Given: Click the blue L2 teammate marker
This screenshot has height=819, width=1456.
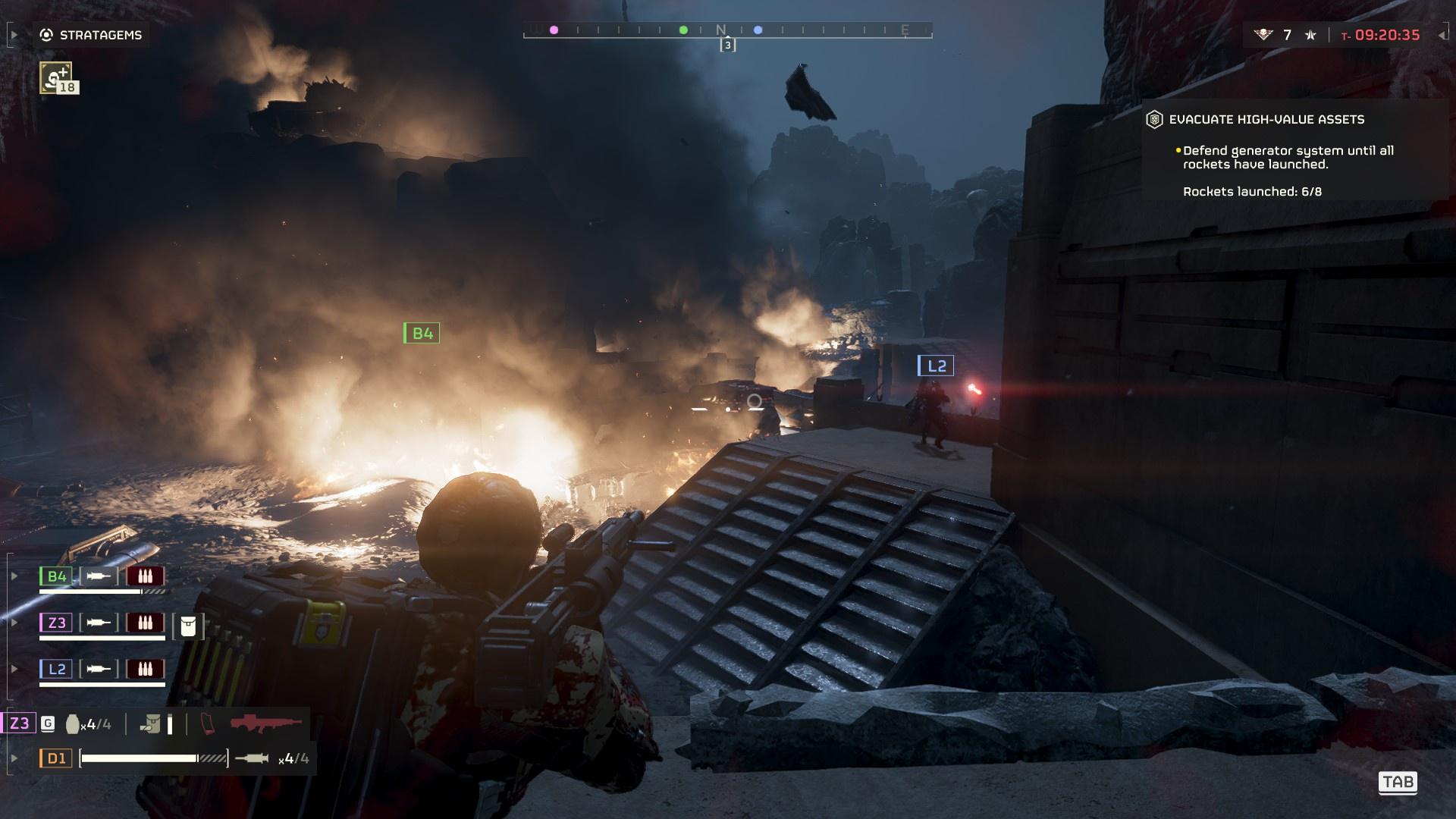Looking at the screenshot, I should tap(936, 366).
